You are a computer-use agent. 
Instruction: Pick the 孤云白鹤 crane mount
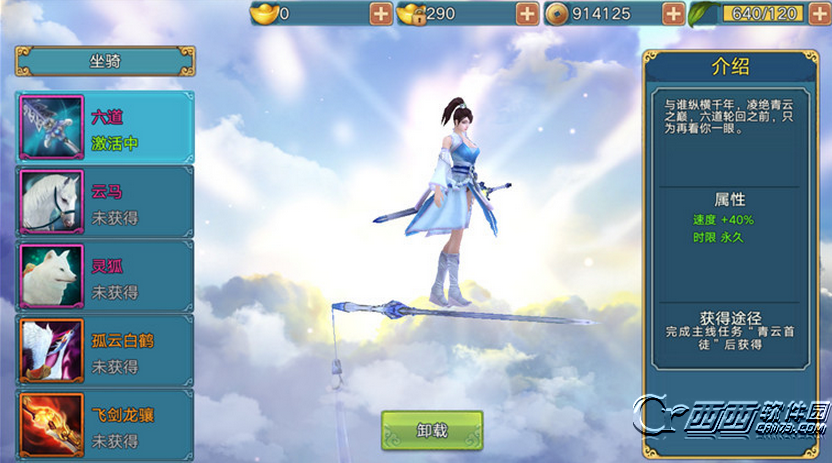coord(105,351)
